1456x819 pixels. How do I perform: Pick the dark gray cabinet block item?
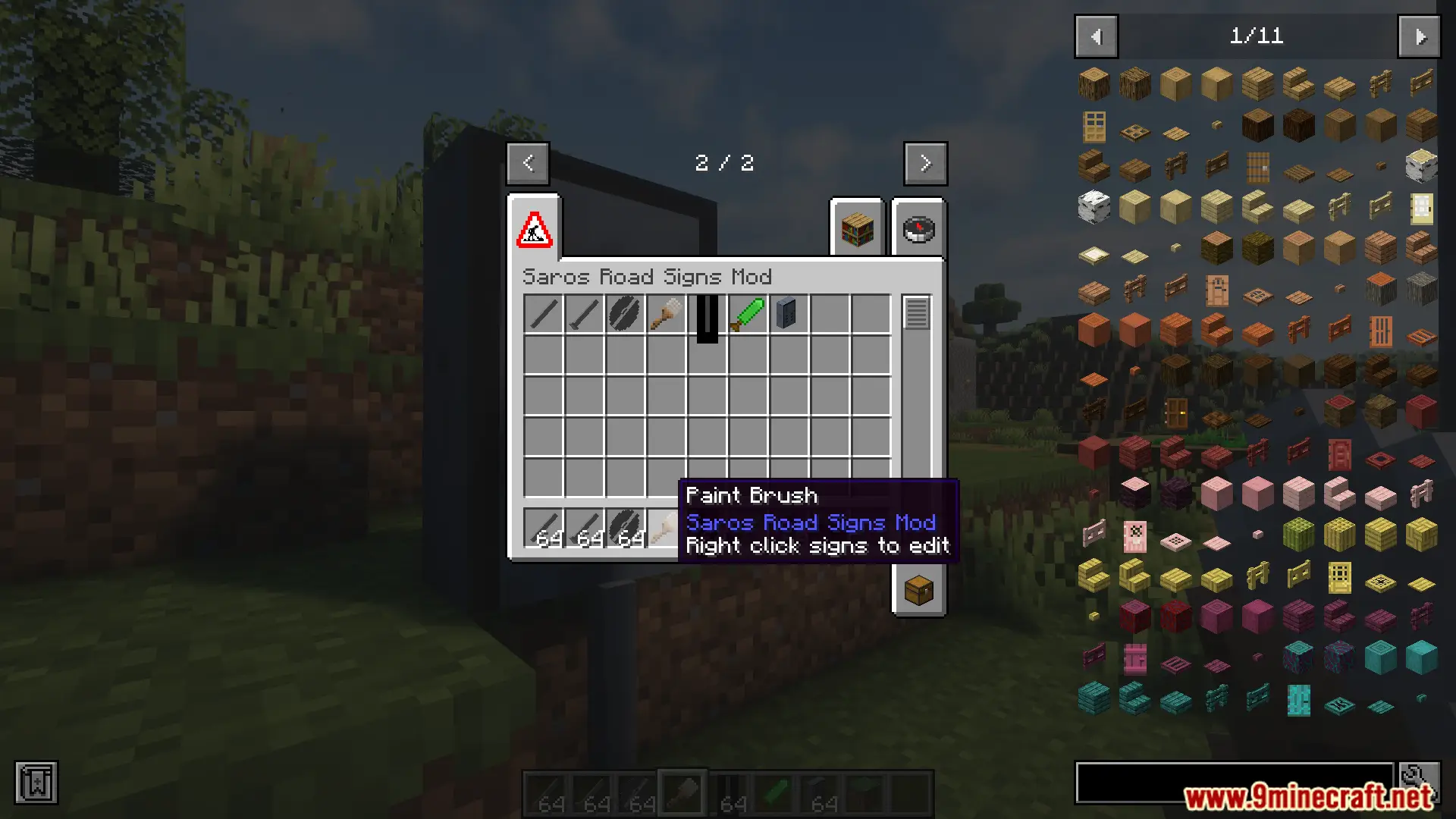[788, 314]
